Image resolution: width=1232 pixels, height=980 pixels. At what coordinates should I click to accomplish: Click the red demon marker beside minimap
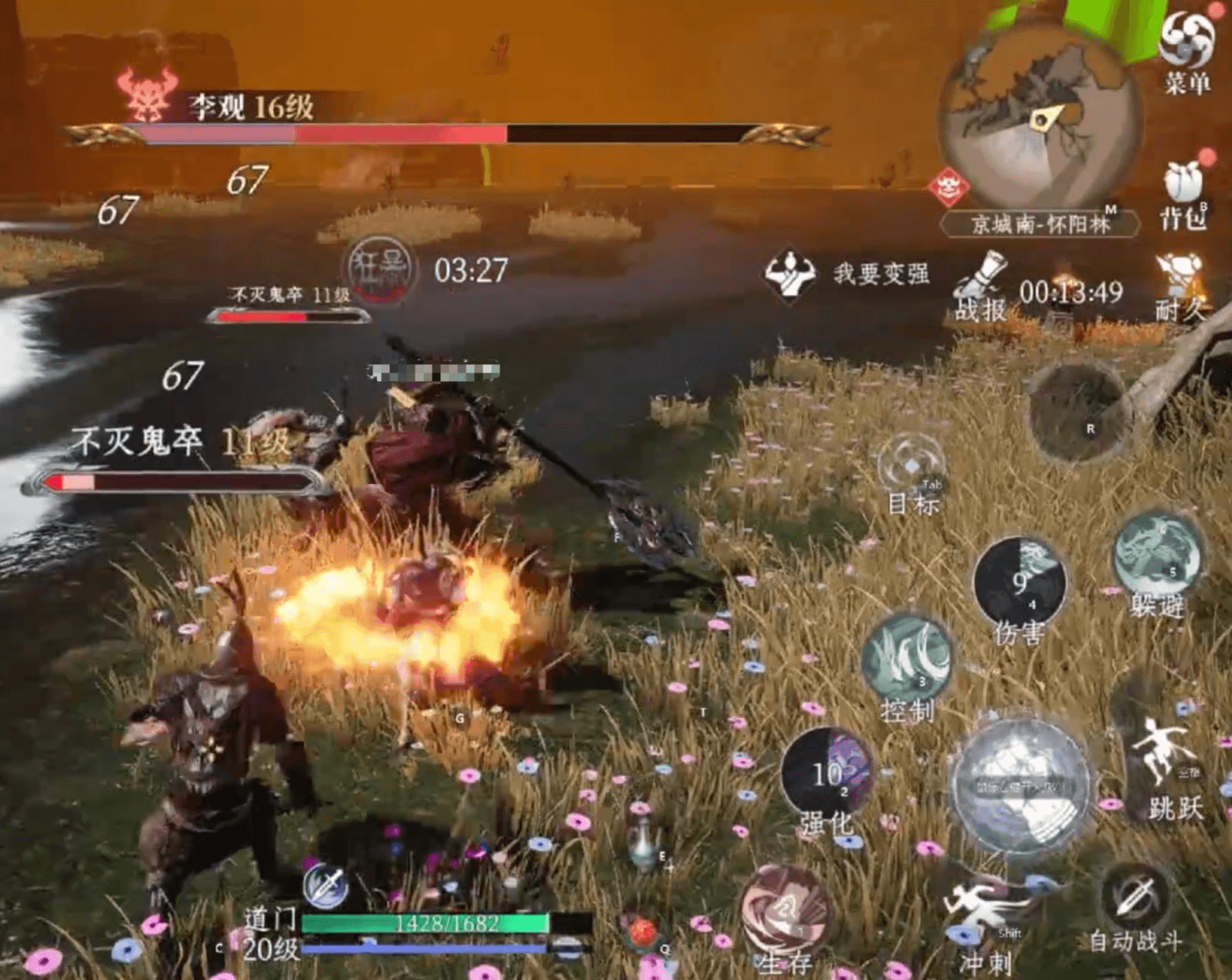948,186
